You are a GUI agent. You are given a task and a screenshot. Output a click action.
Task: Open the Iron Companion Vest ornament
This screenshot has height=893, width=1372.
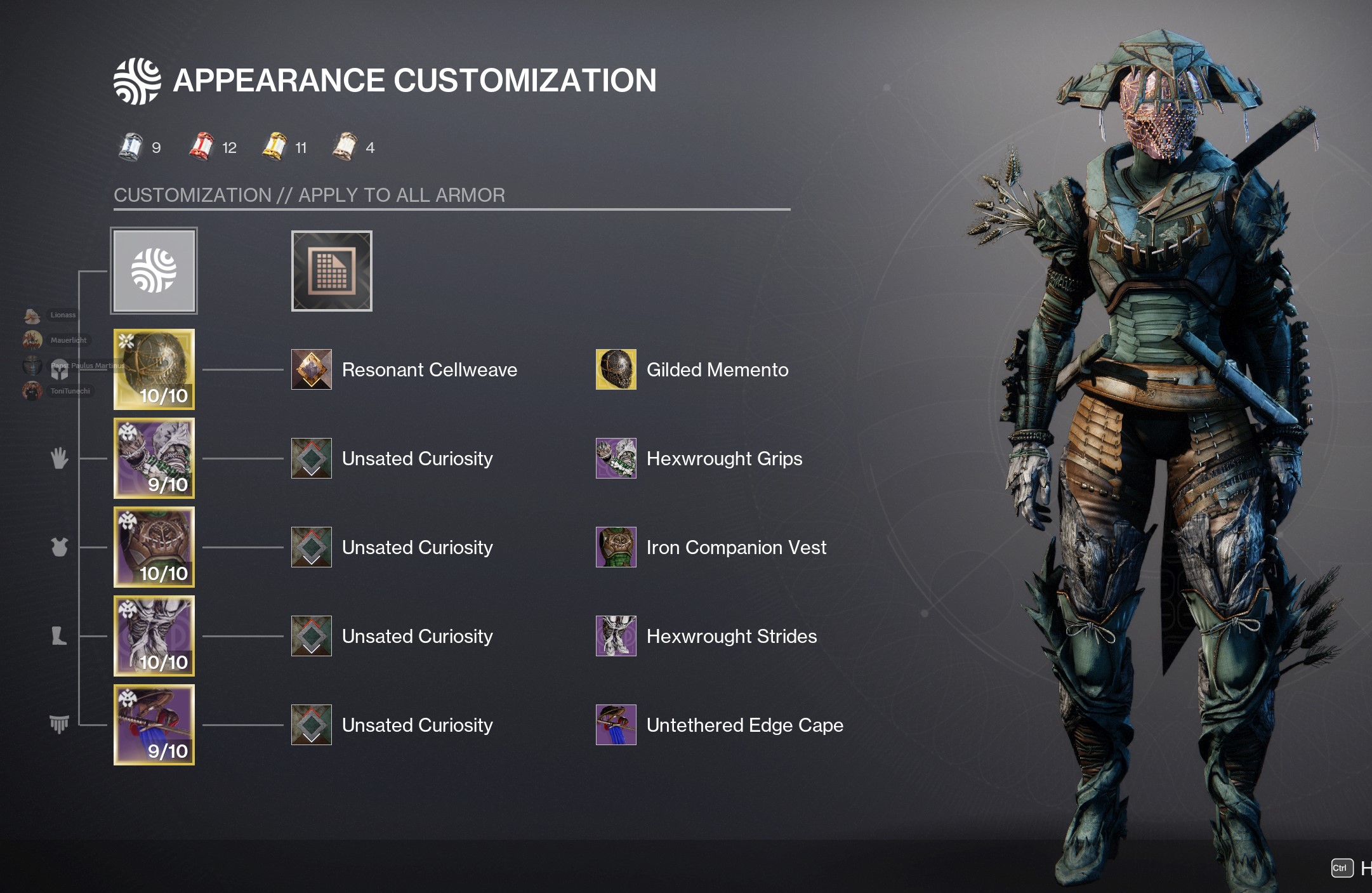pos(616,547)
